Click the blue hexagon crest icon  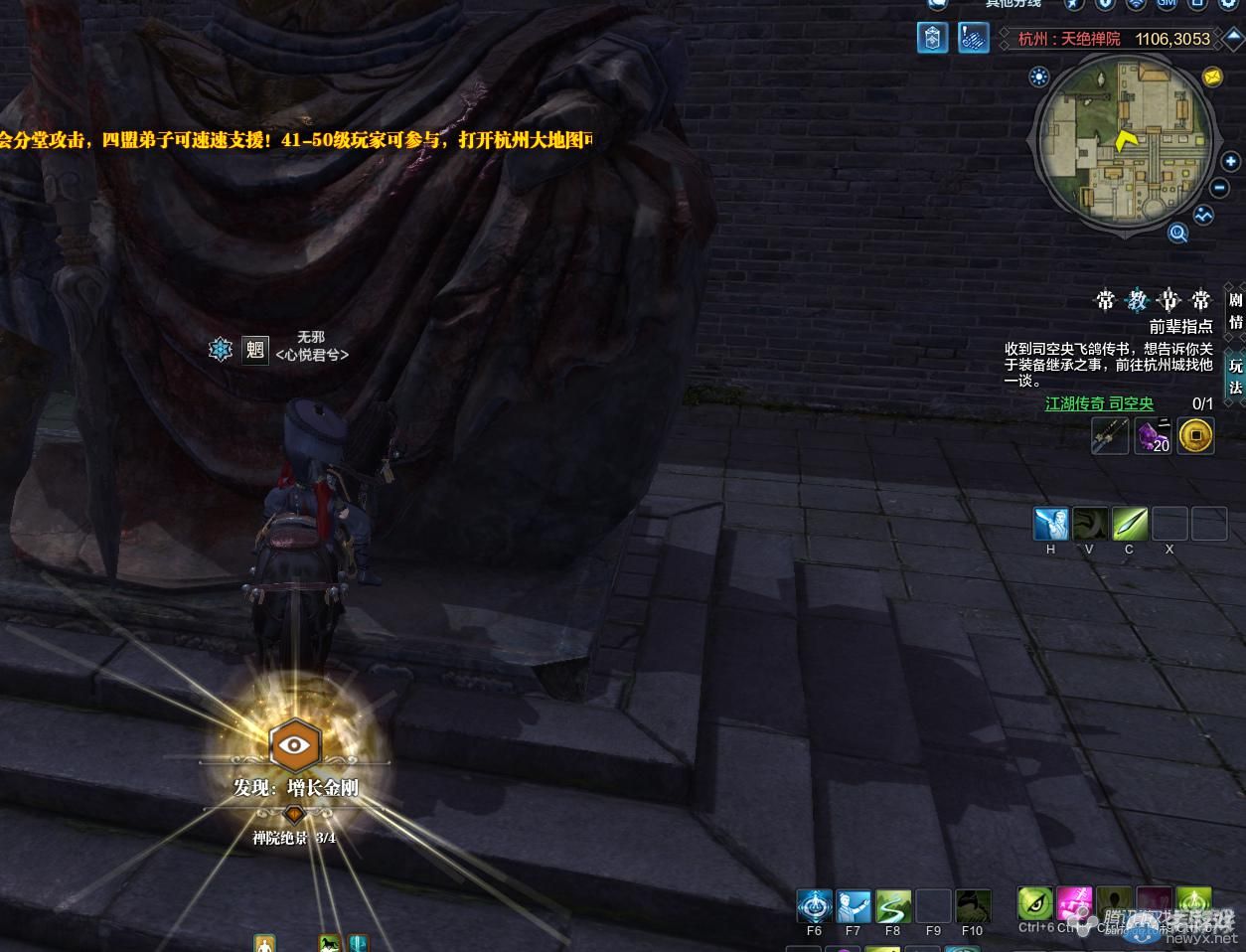tap(932, 39)
